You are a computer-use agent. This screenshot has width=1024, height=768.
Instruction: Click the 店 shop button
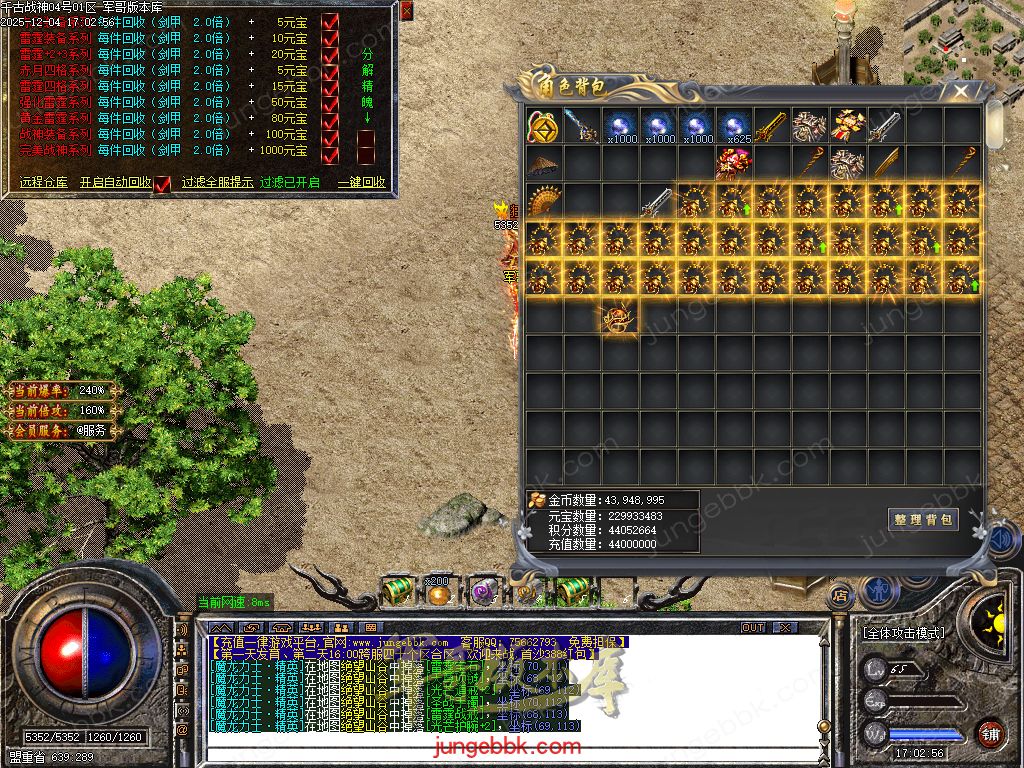click(x=838, y=595)
